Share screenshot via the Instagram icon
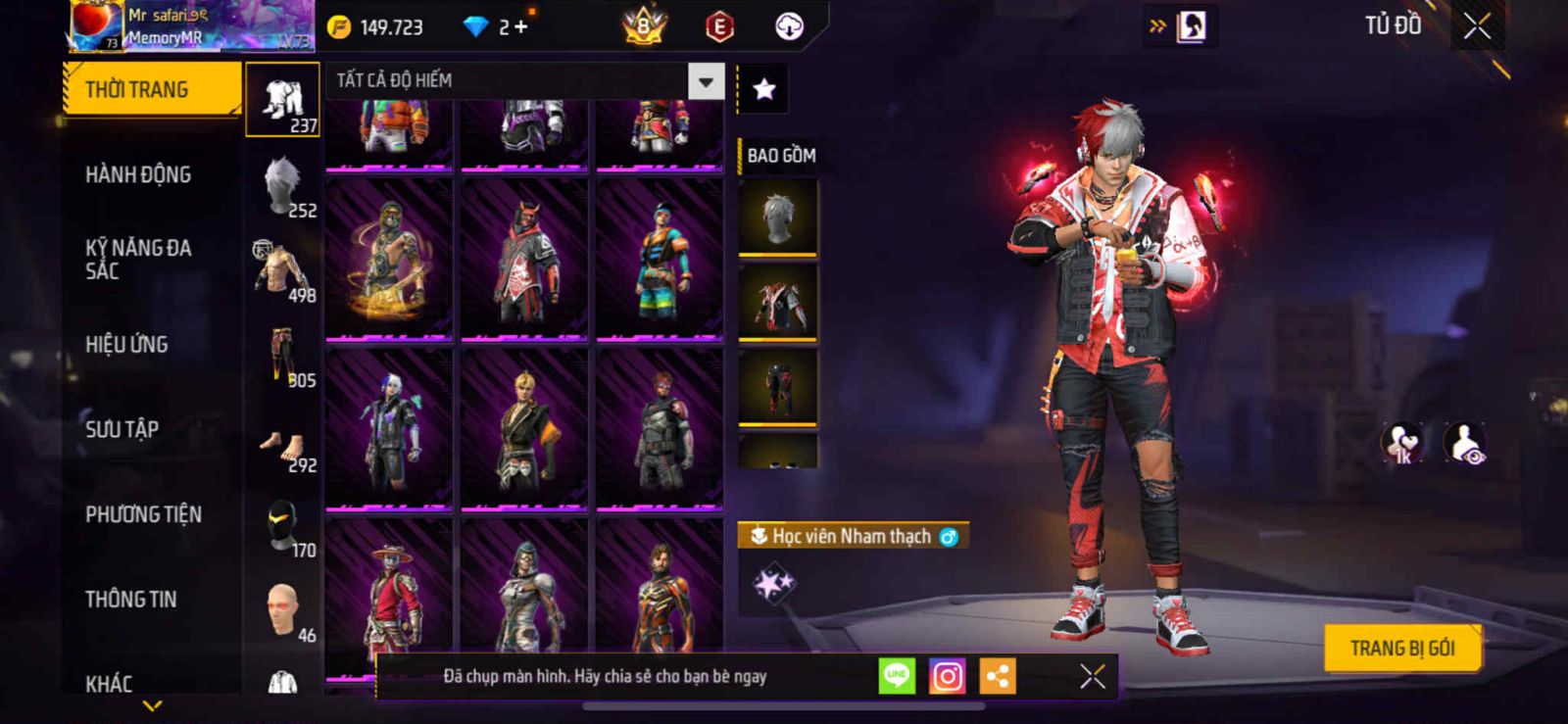1568x724 pixels. click(x=947, y=676)
